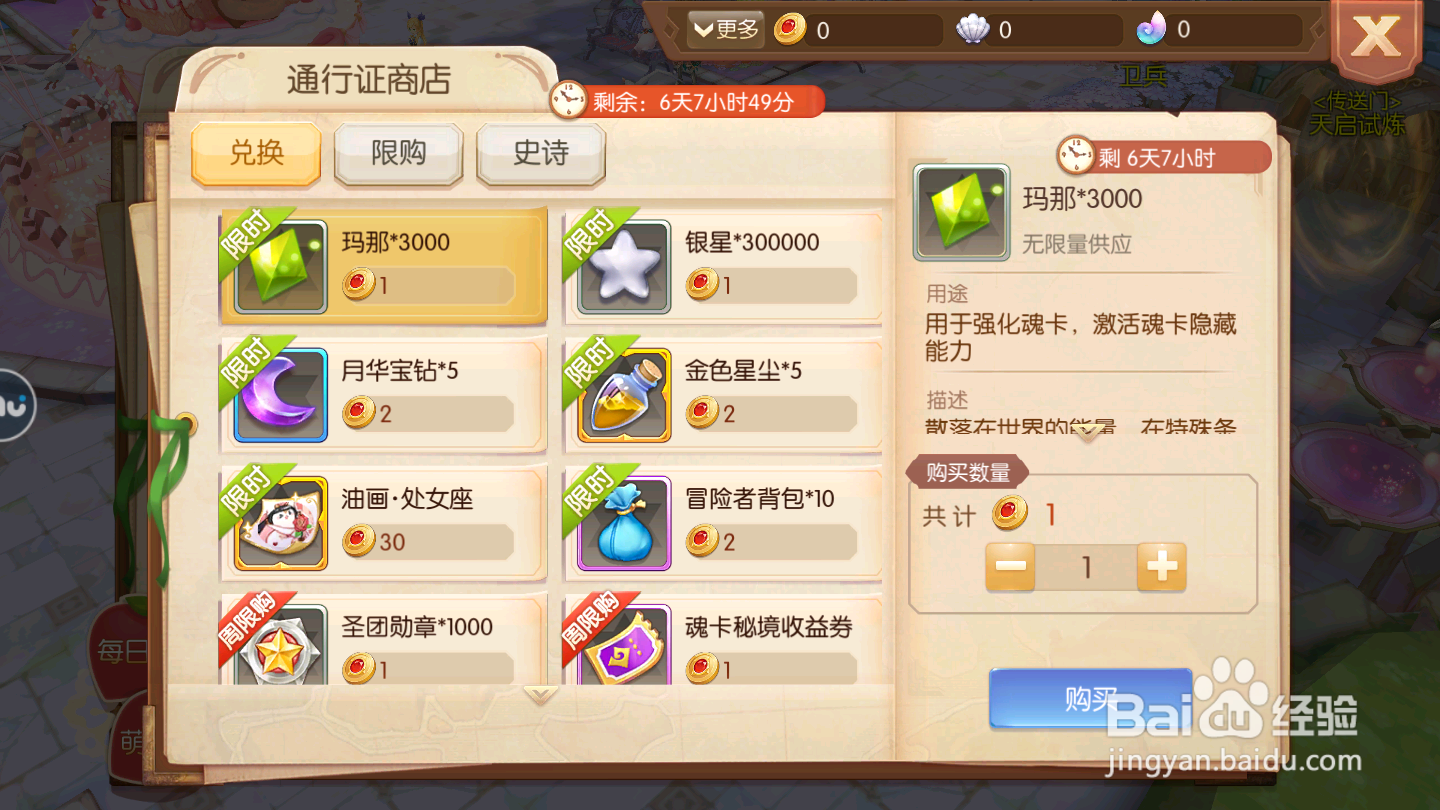Select the 玛那*3000 green crystal item
1440x810 pixels.
383,265
